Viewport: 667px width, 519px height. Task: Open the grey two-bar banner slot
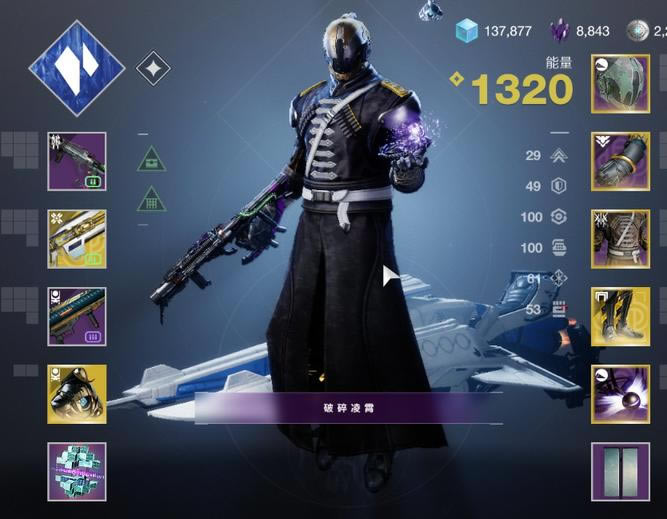620,472
